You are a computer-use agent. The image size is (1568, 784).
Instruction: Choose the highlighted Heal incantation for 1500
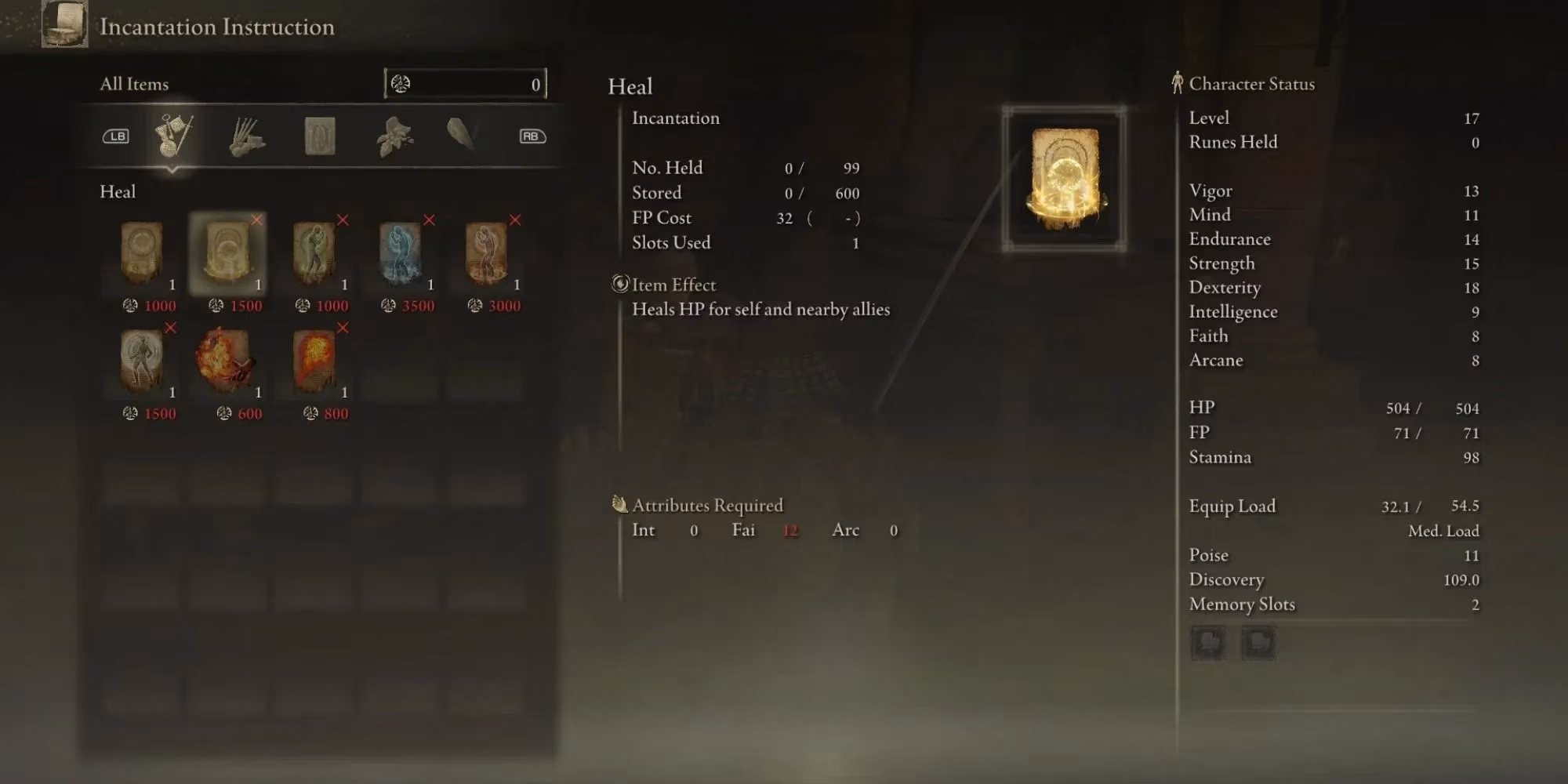(227, 253)
